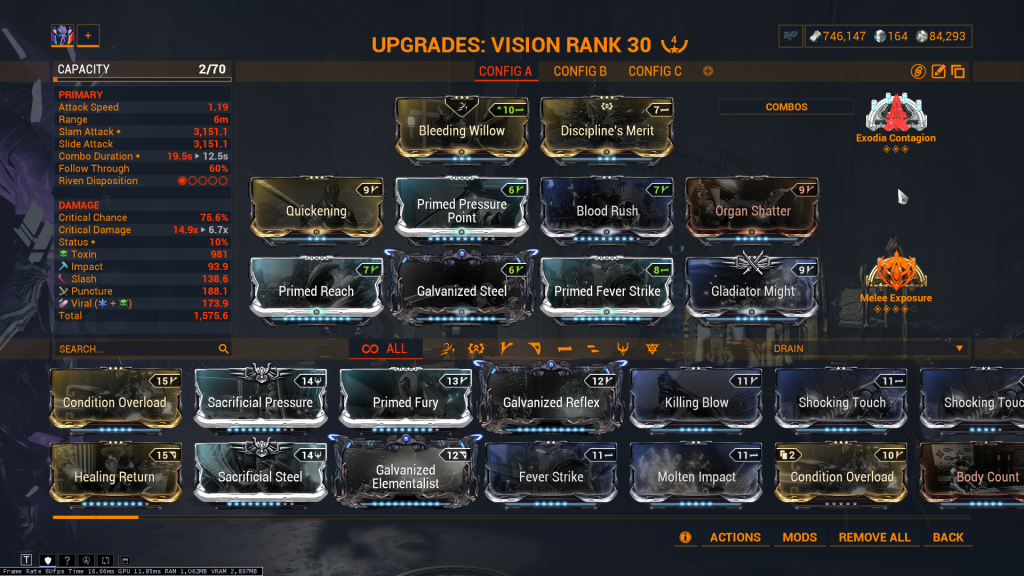Open the Drain sort dropdown
The height and width of the screenshot is (576, 1024).
[868, 349]
